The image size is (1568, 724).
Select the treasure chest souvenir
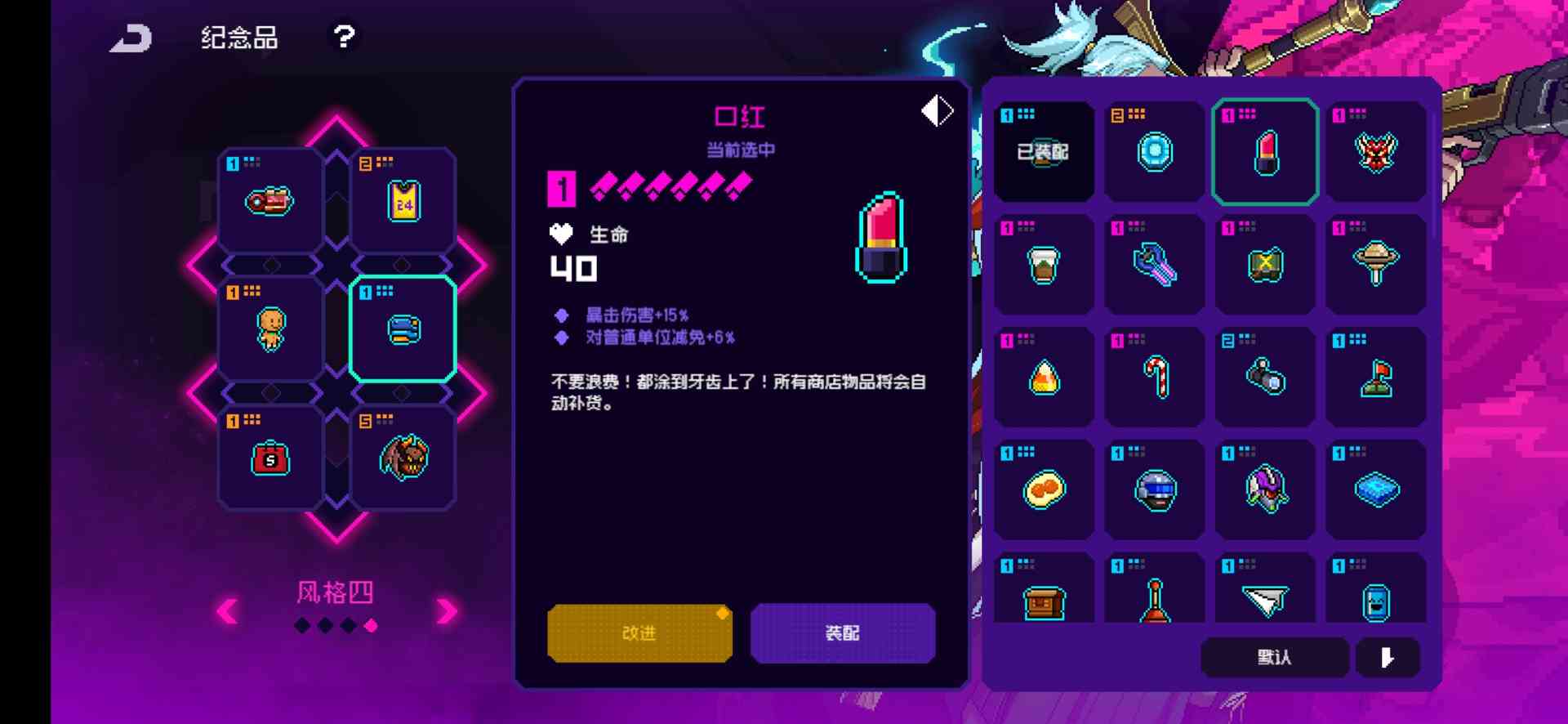[1044, 601]
